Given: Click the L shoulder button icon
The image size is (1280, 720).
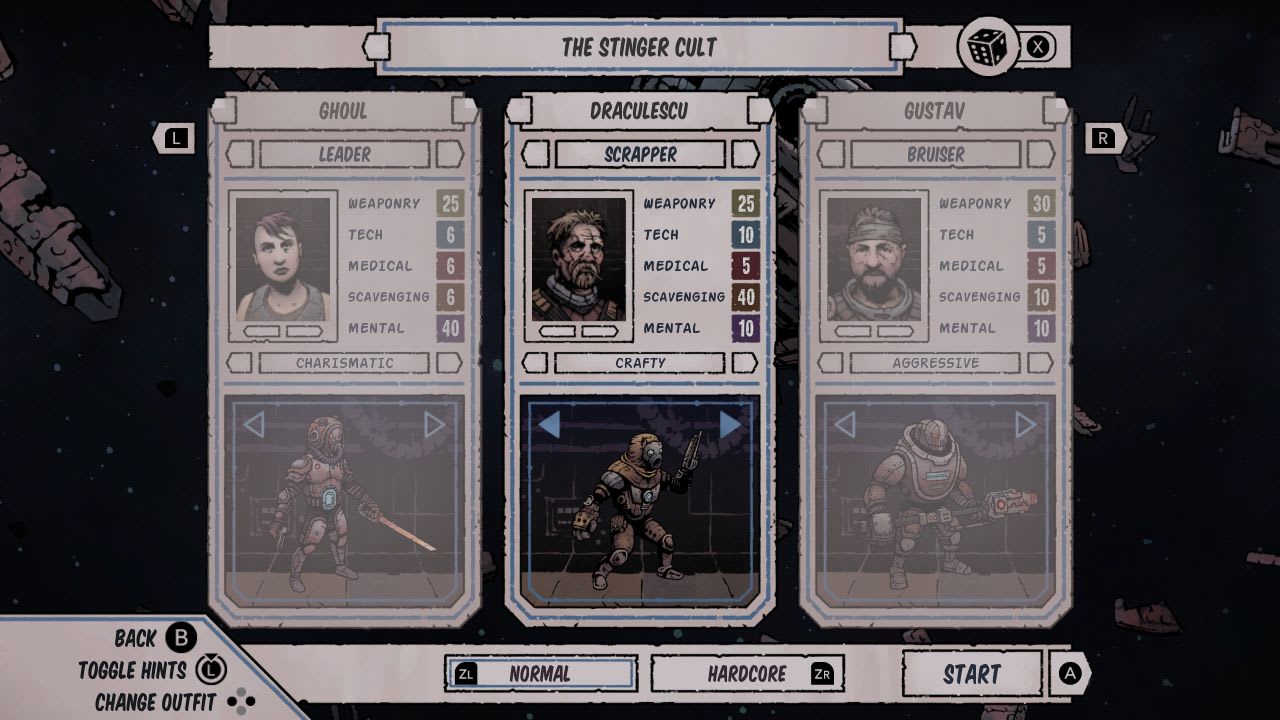Looking at the screenshot, I should click(x=176, y=138).
